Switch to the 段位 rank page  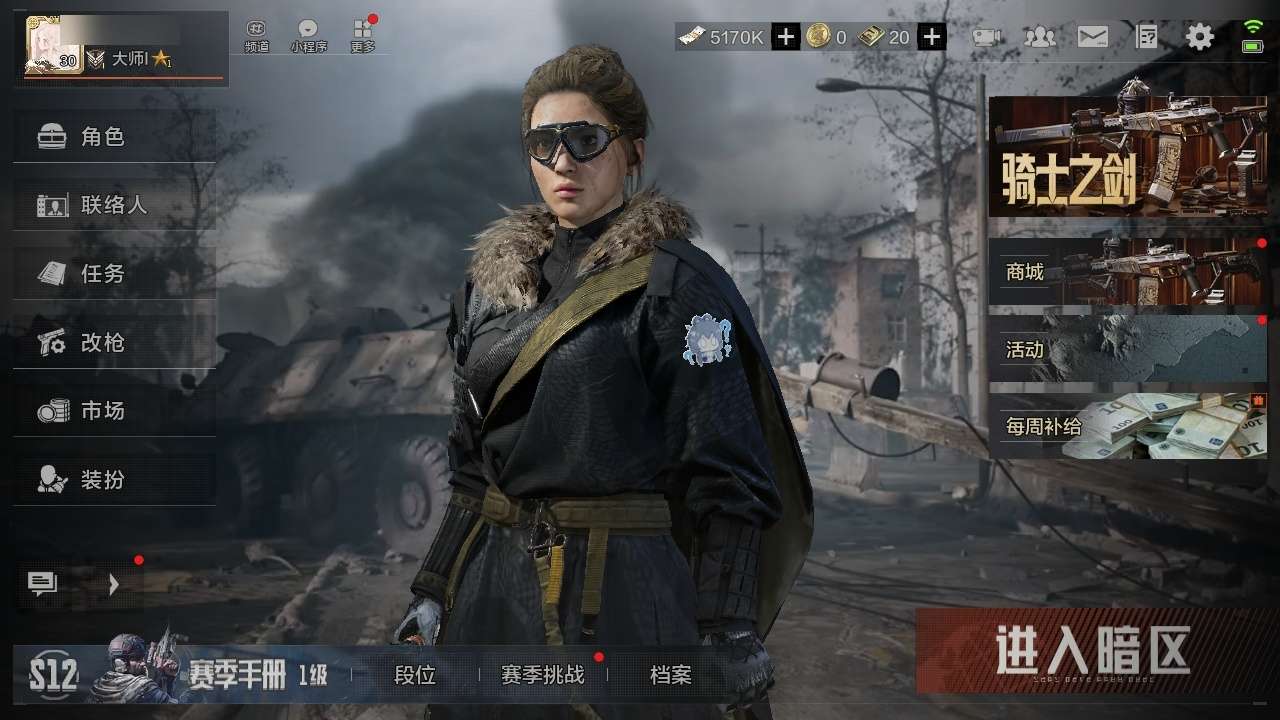click(x=415, y=675)
